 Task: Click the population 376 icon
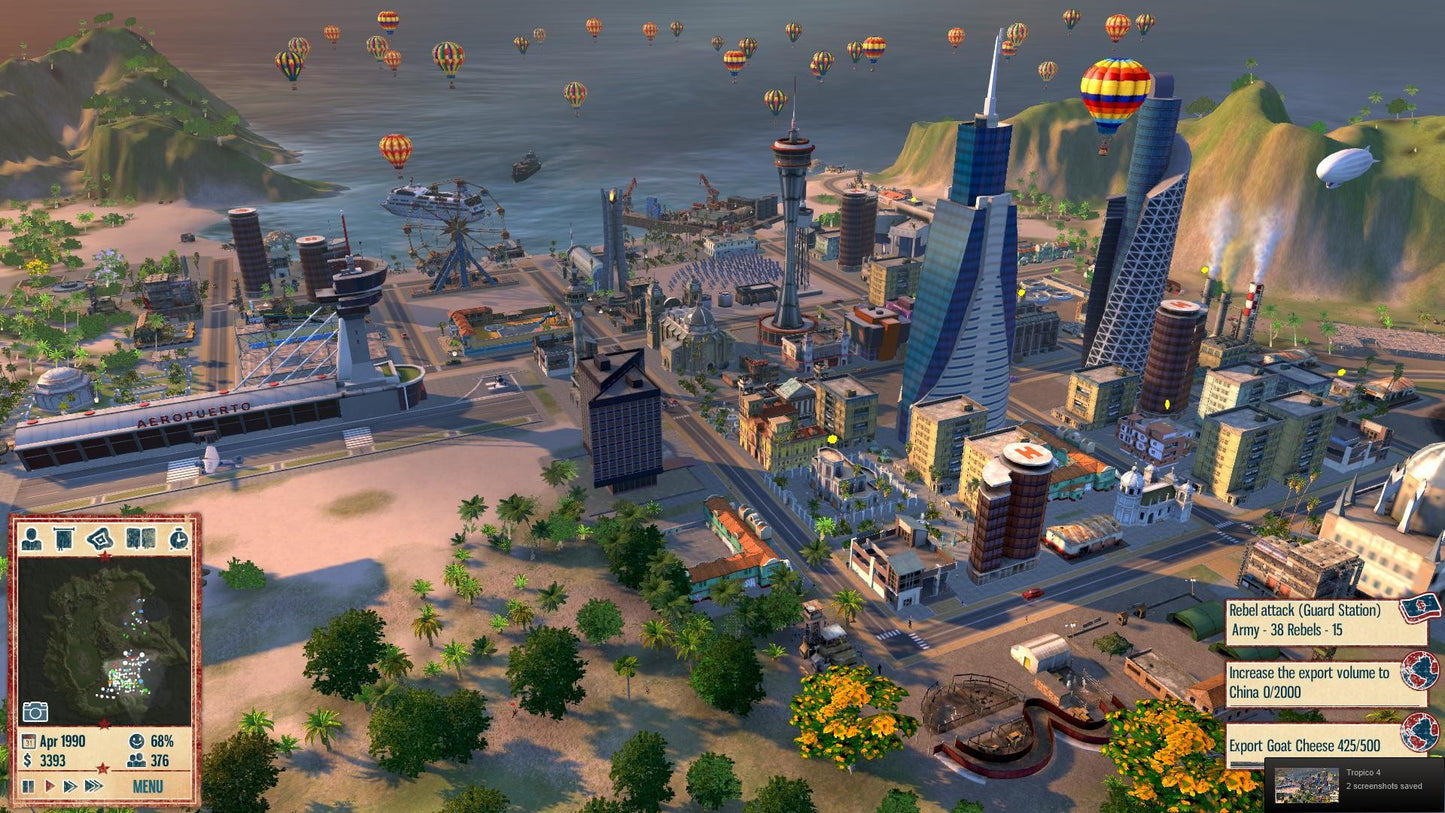pos(135,758)
